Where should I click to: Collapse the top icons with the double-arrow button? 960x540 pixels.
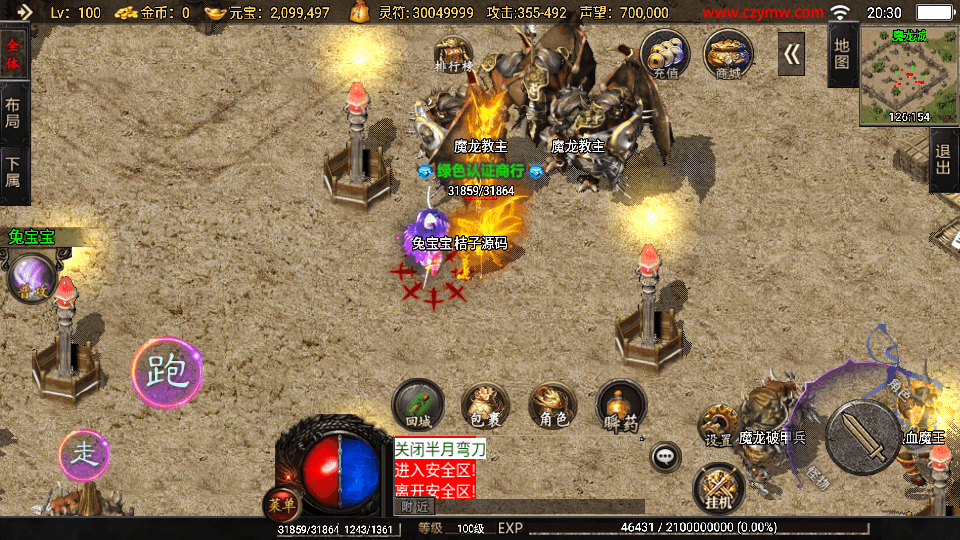[x=792, y=54]
